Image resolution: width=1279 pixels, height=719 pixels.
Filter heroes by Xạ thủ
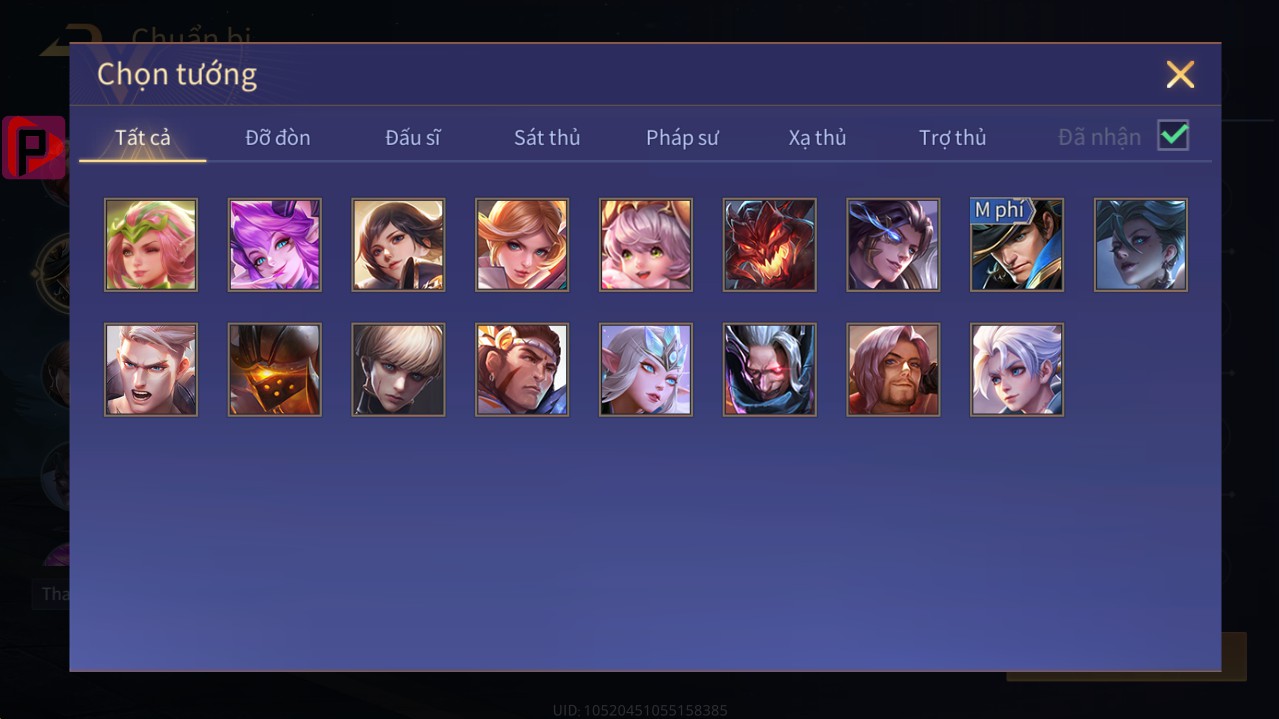[x=817, y=138]
